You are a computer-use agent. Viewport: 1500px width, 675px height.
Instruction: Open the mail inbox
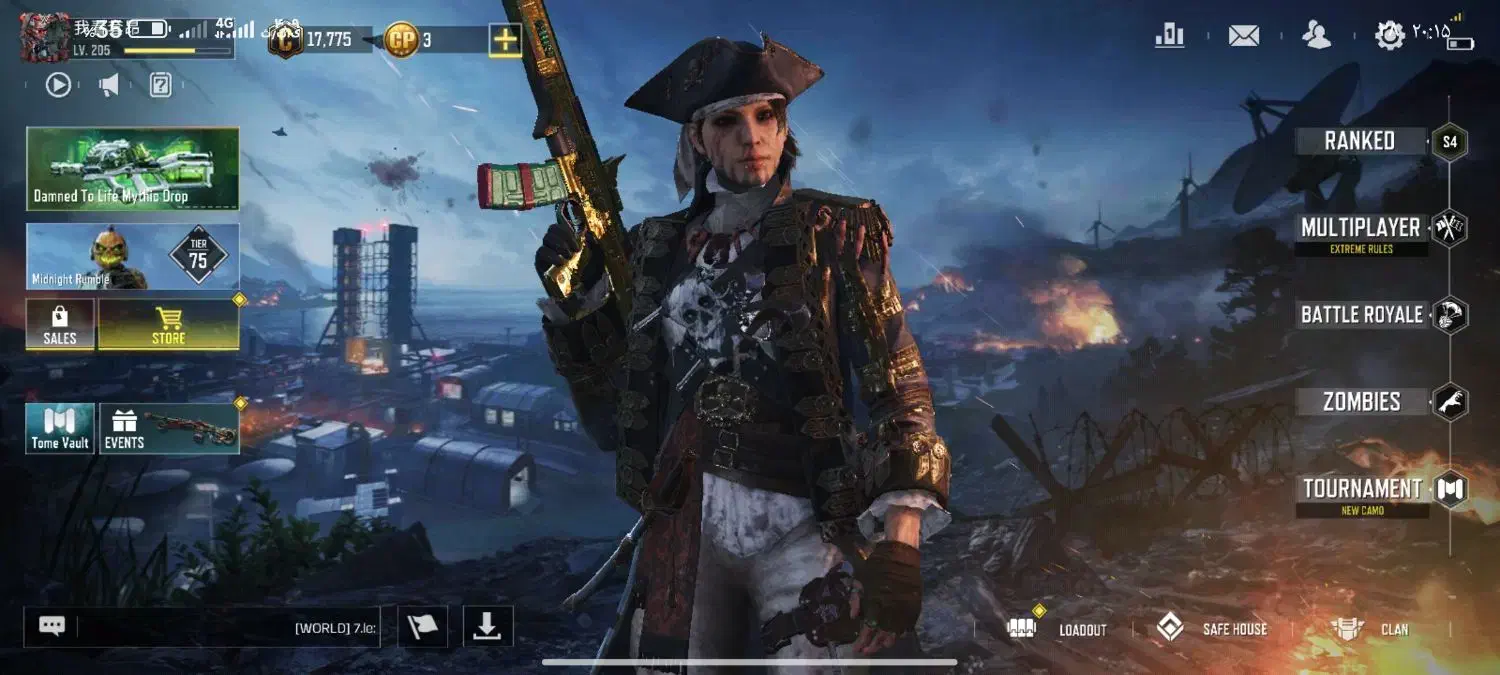1243,36
